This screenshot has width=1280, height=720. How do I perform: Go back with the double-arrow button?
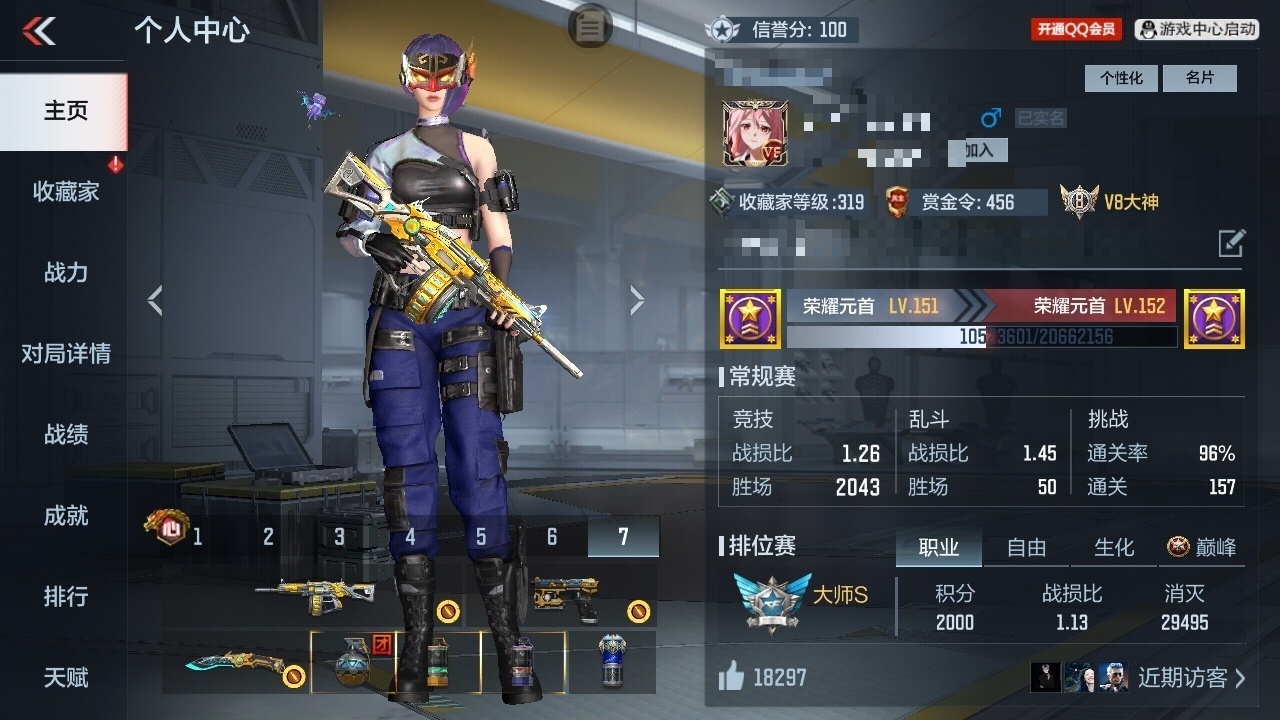click(x=40, y=31)
